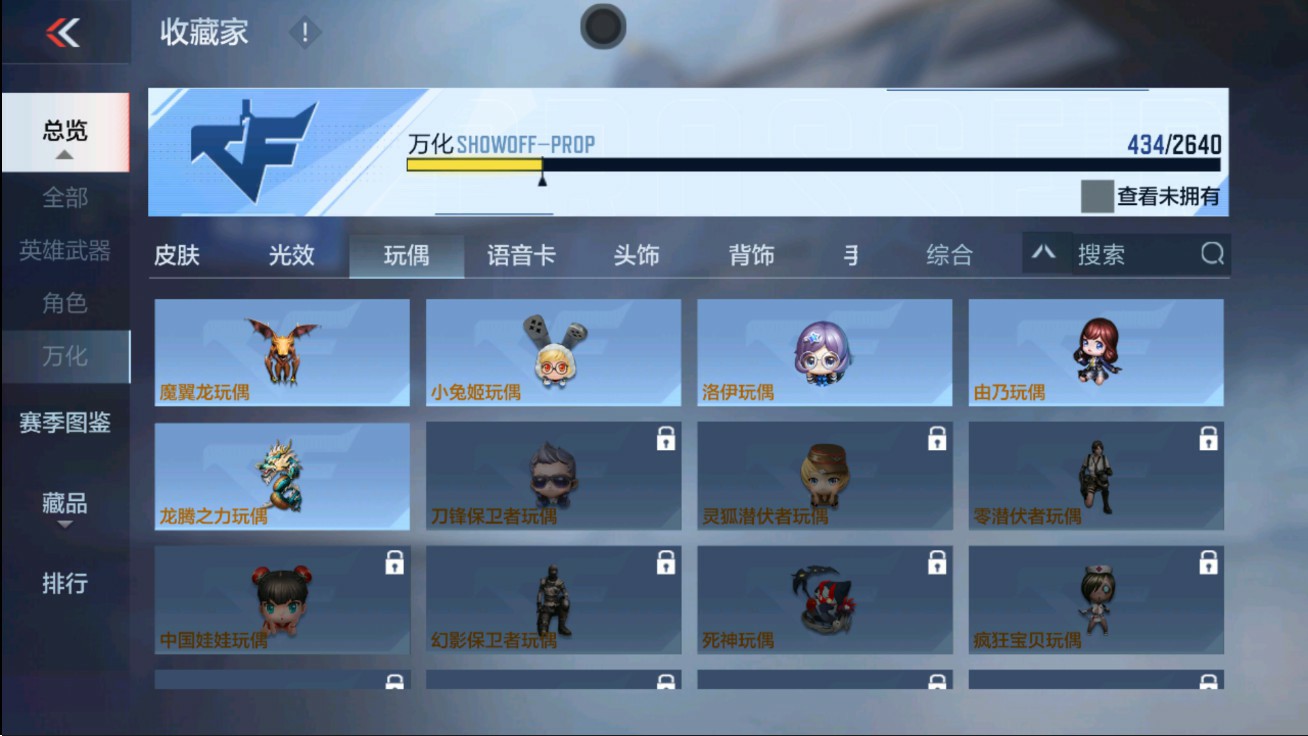The image size is (1308, 736).
Task: Collapse the filter bar with the chevron
Action: click(1045, 253)
